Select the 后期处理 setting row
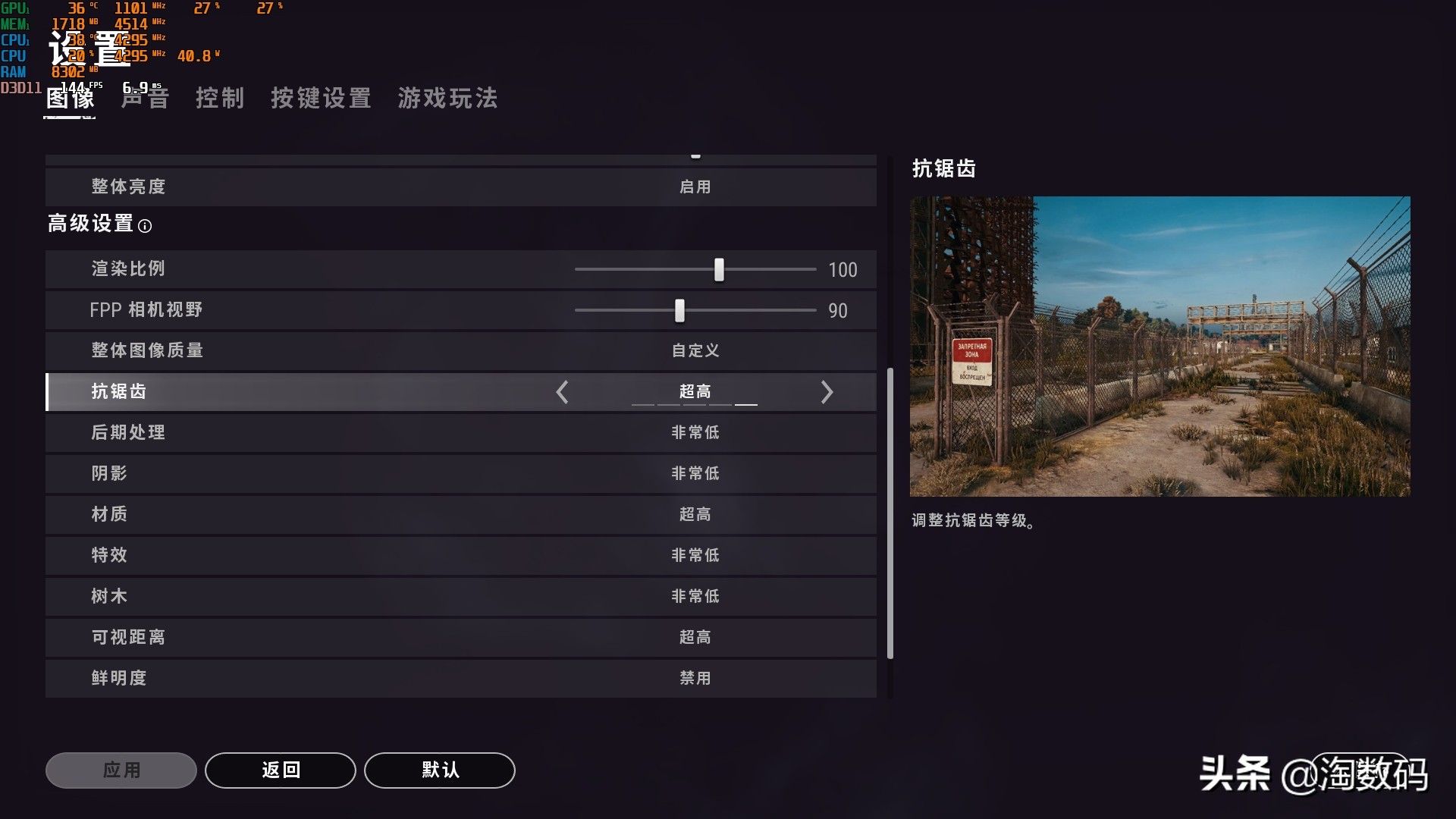This screenshot has height=819, width=1456. (x=461, y=432)
